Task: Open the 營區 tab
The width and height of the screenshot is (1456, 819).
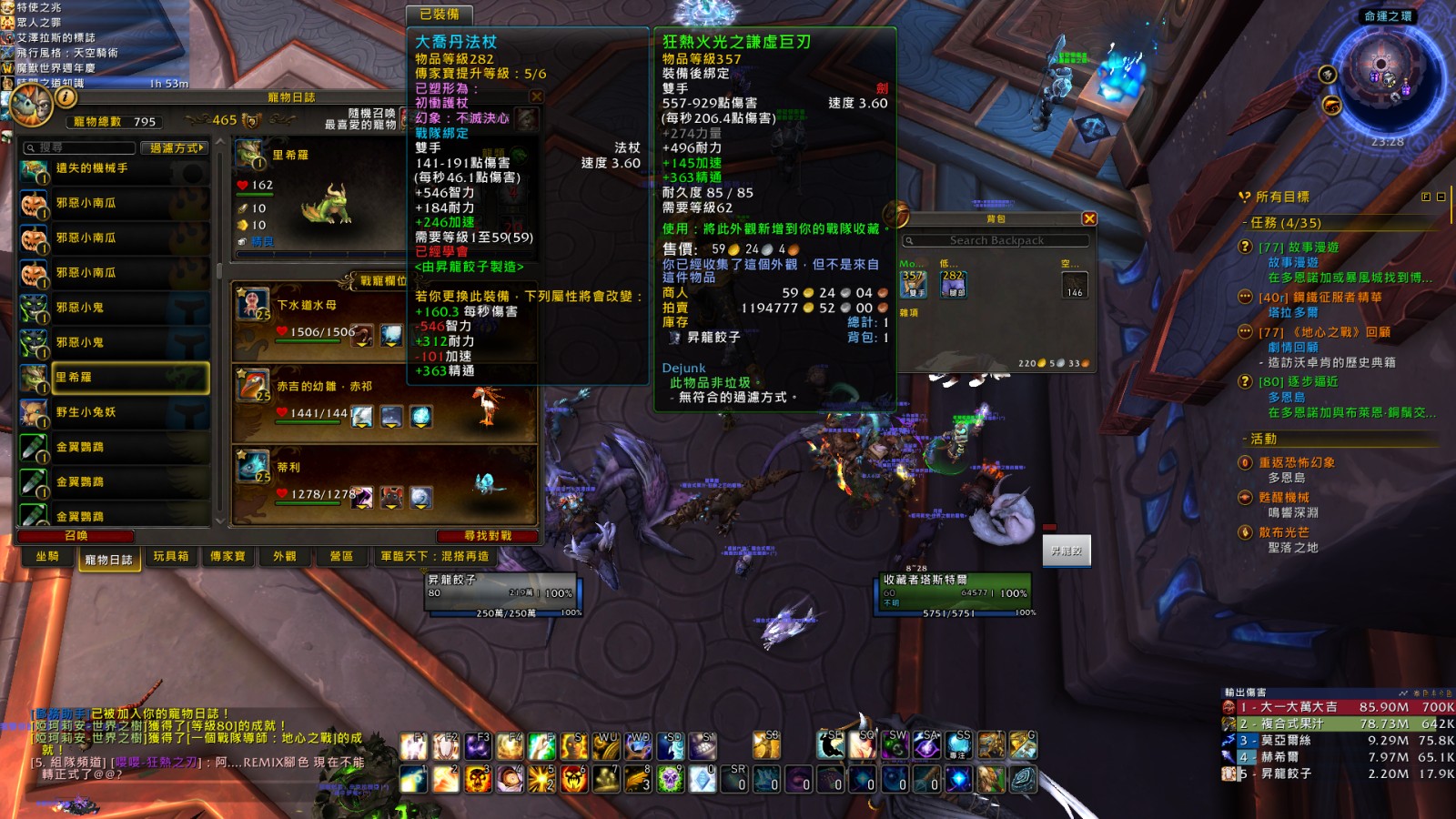Action: pos(341,557)
